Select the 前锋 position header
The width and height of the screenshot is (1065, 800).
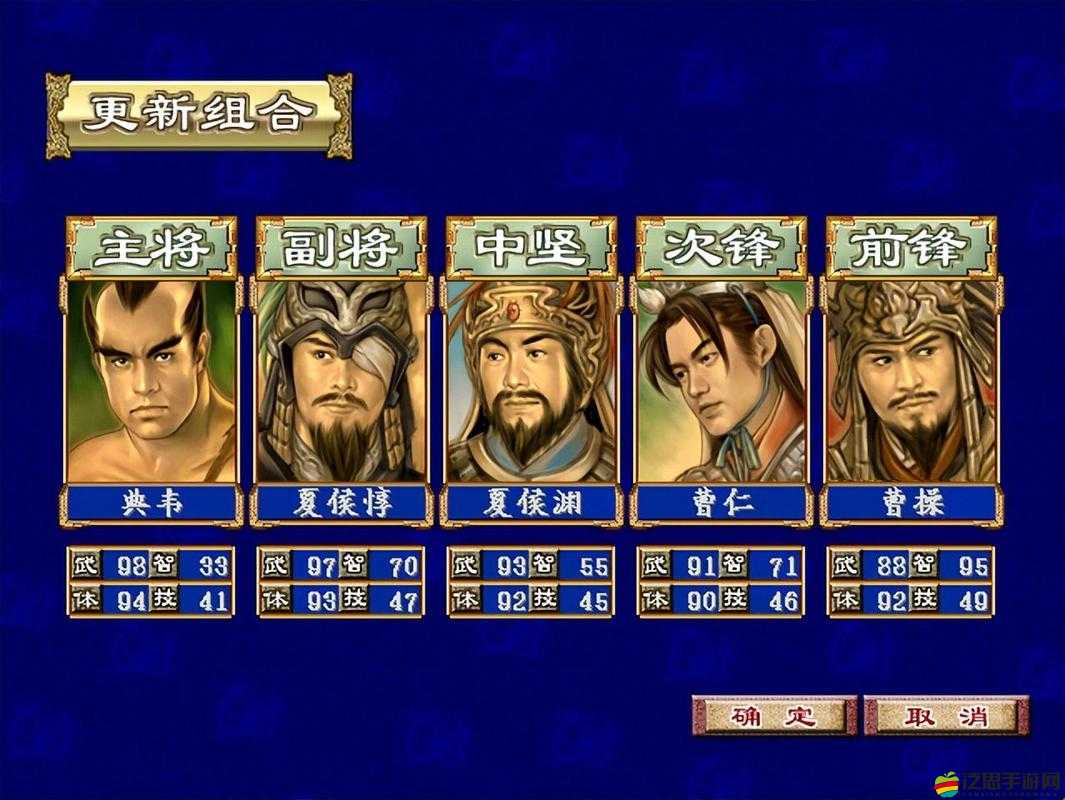coord(911,247)
